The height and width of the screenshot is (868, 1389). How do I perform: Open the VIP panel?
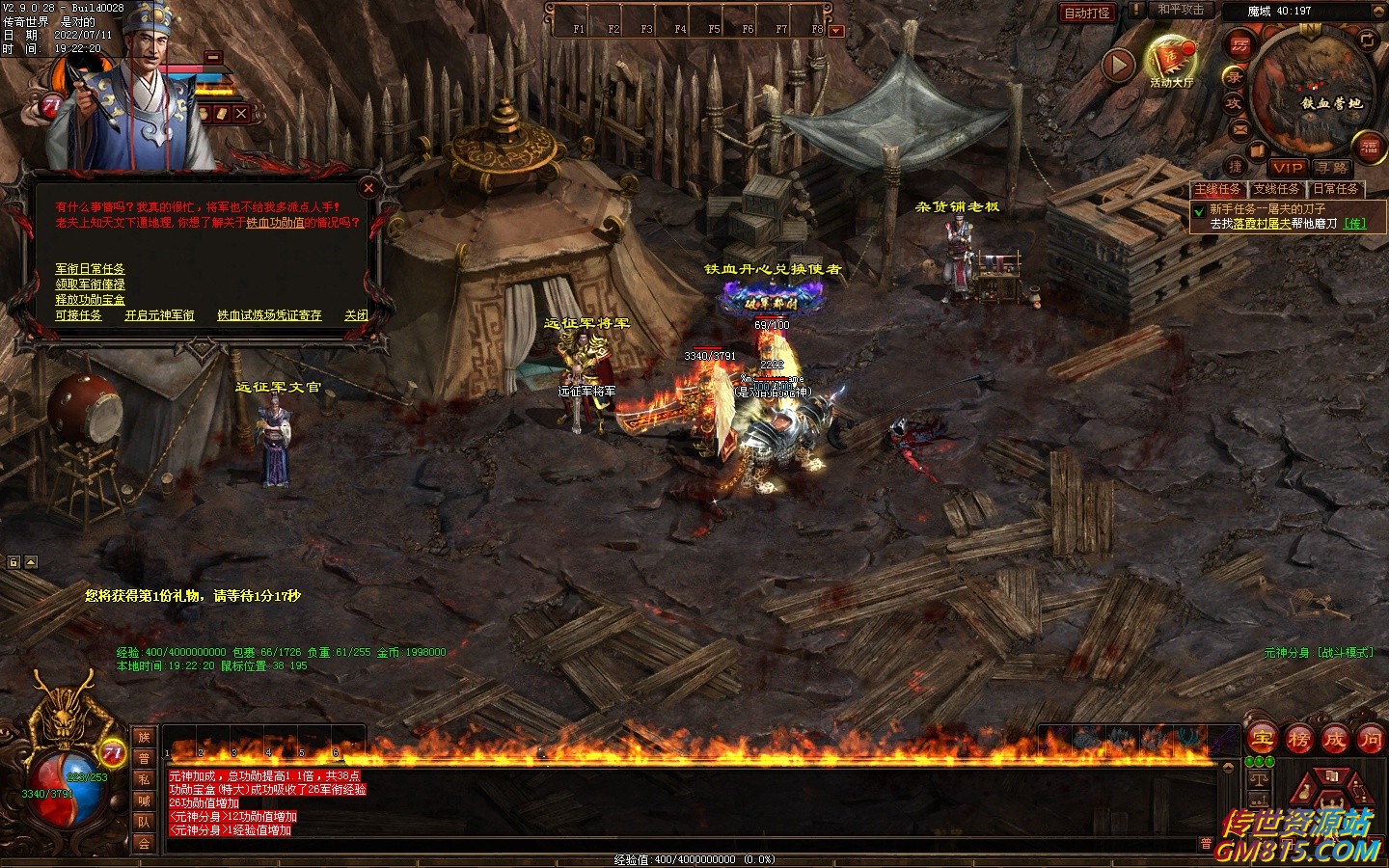point(1286,168)
